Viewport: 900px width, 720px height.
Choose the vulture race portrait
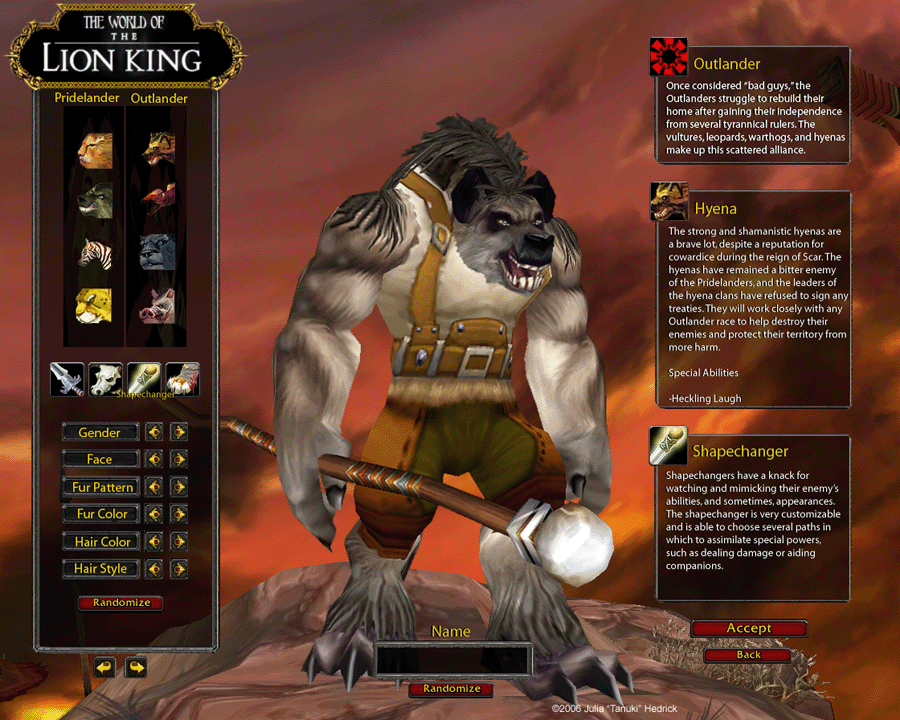pos(158,198)
